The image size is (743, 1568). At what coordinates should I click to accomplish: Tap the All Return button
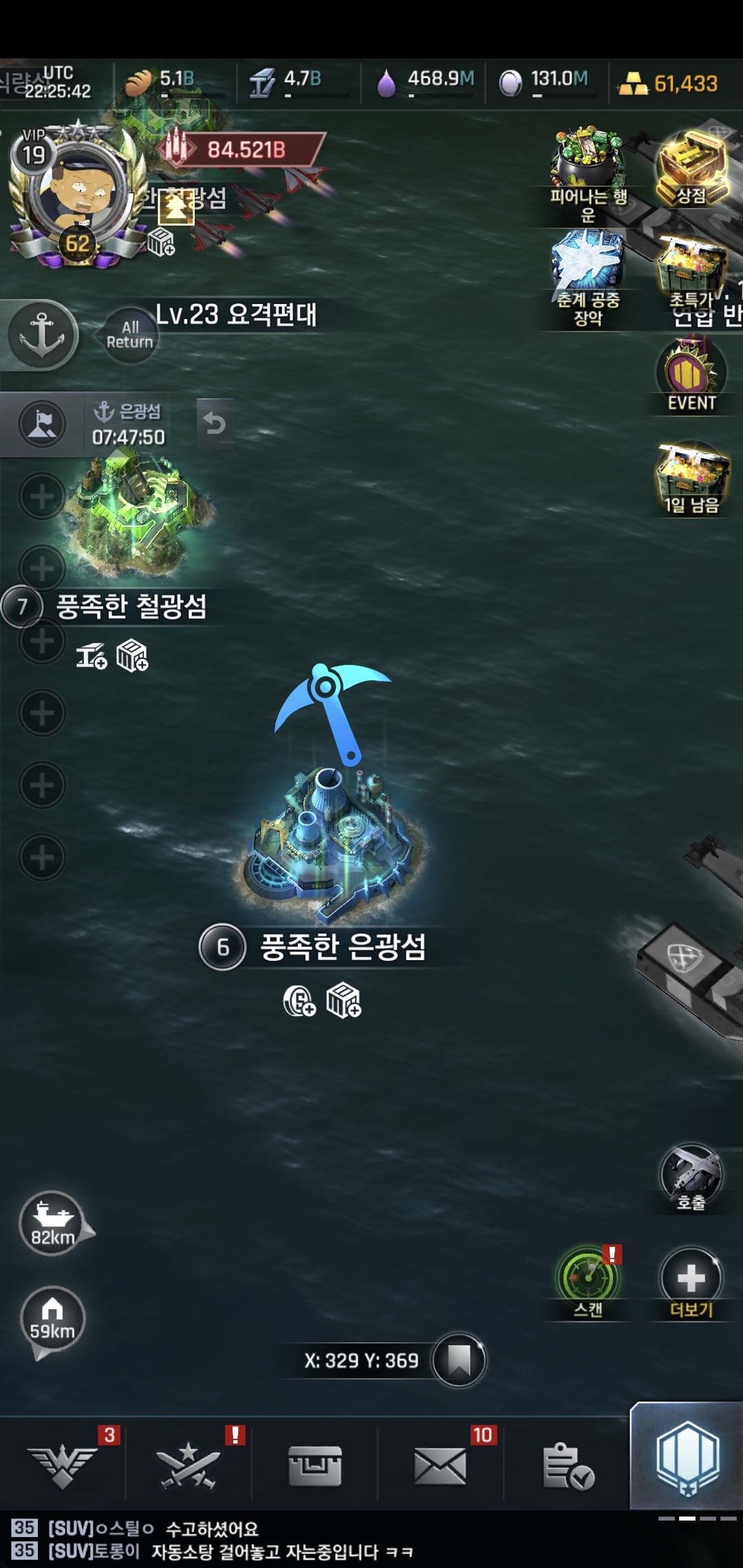[129, 335]
